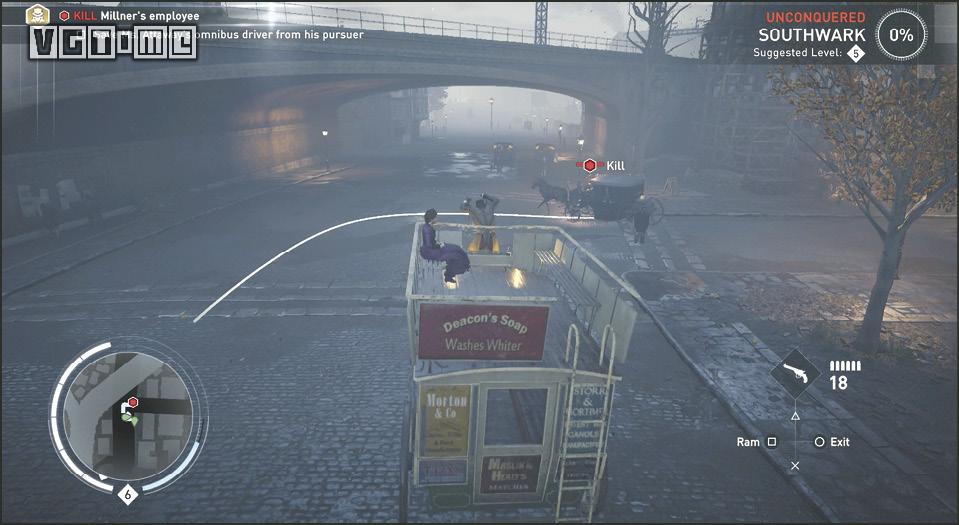Viewport: 959px width, 525px height.
Task: Select the revolver weapon icon
Action: click(795, 375)
